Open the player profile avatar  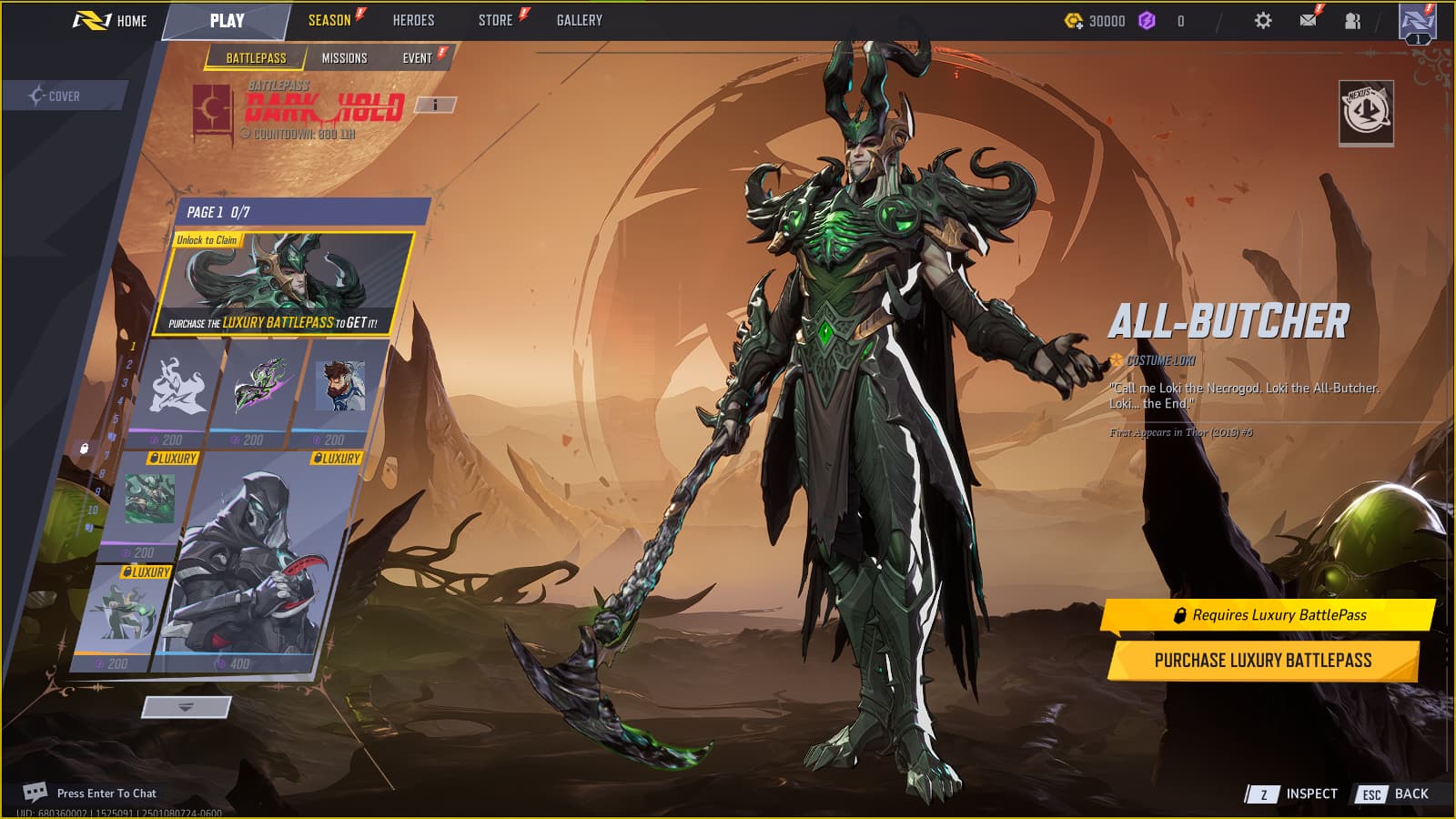coord(1417,22)
